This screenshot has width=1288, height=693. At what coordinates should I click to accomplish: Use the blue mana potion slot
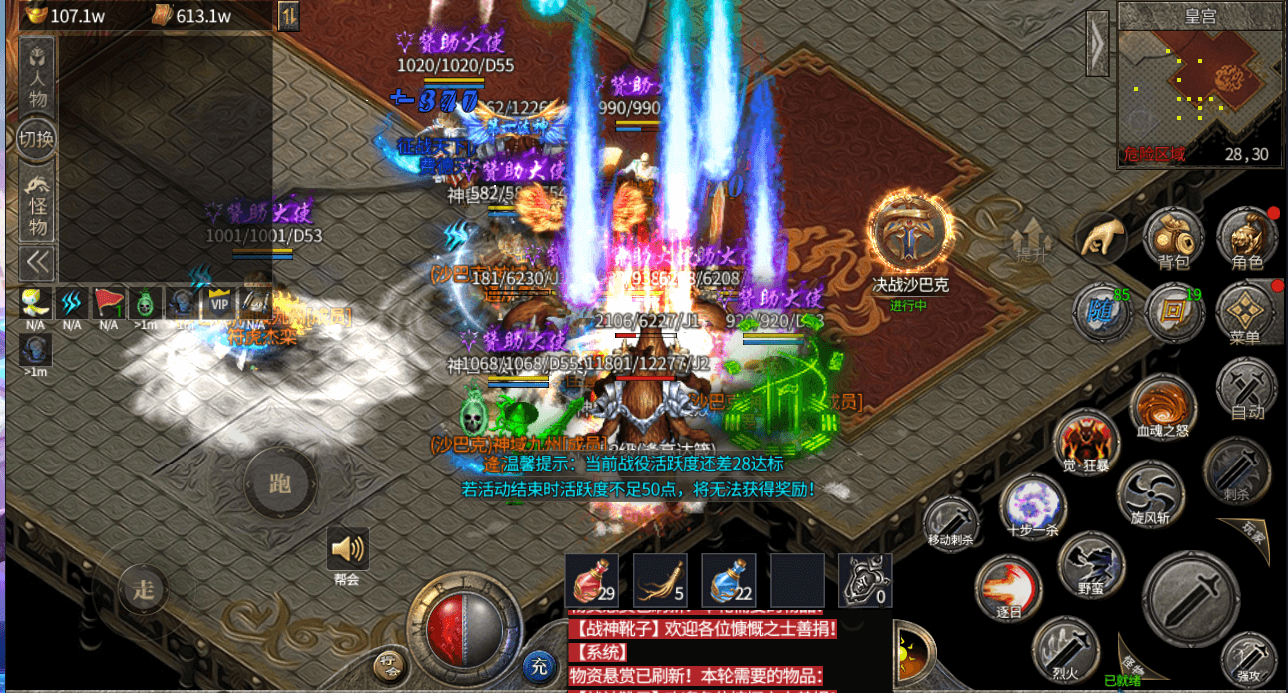click(728, 580)
